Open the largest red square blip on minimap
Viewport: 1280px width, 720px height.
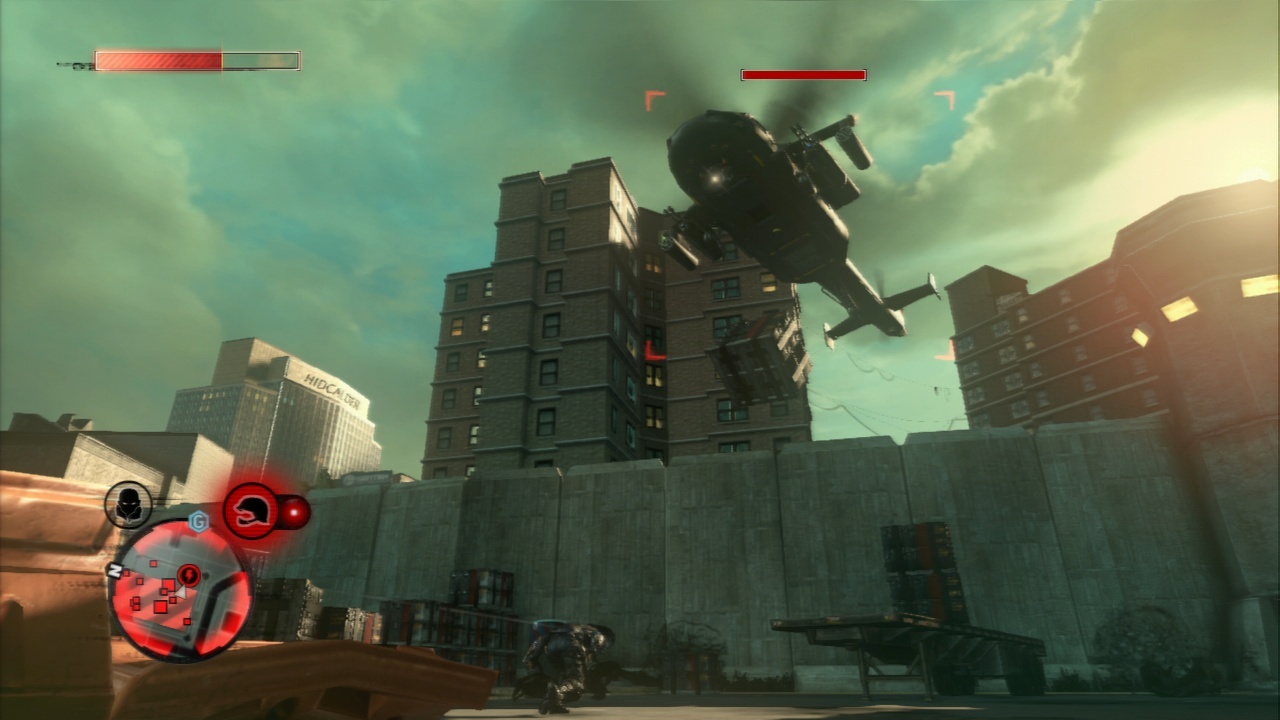(160, 606)
